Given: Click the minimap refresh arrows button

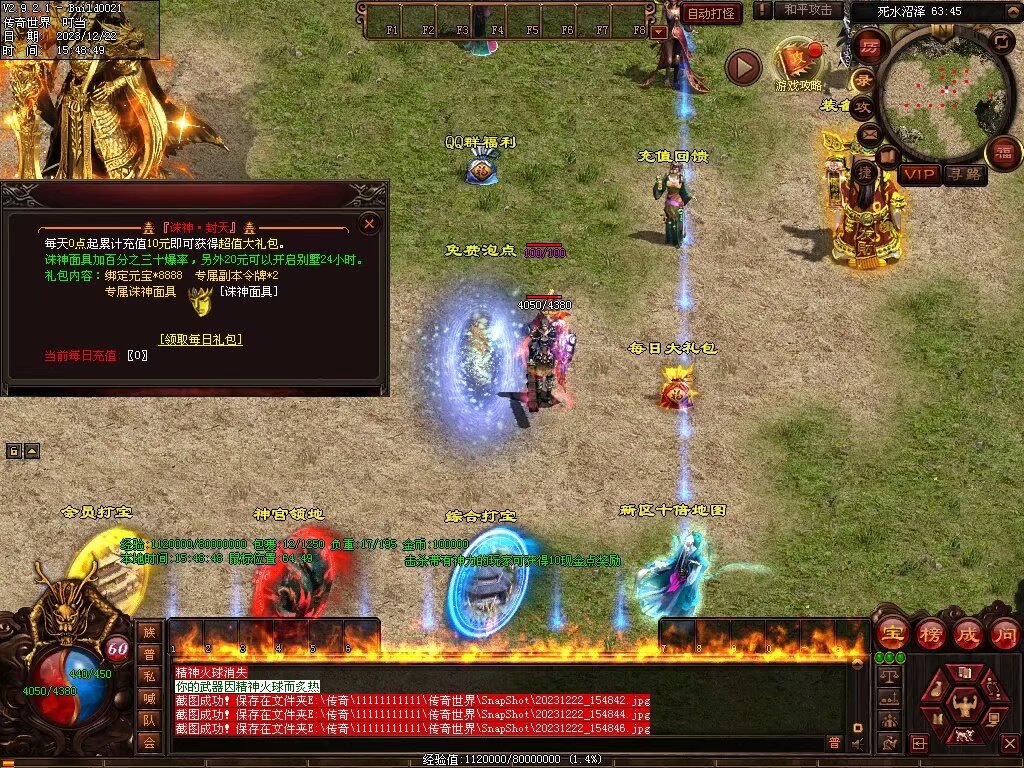Looking at the screenshot, I should click(x=1001, y=41).
